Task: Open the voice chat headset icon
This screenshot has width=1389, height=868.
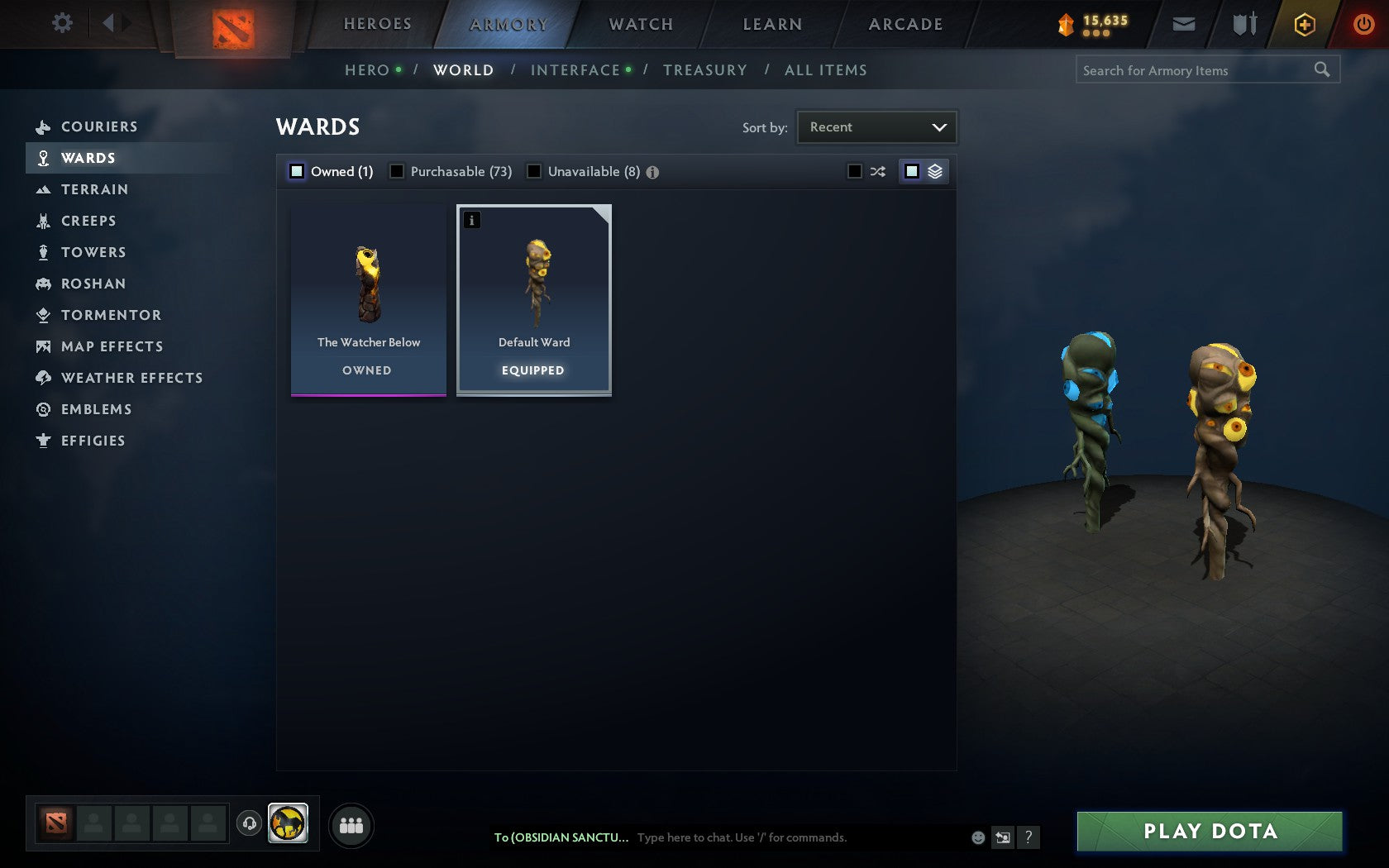Action: (251, 823)
